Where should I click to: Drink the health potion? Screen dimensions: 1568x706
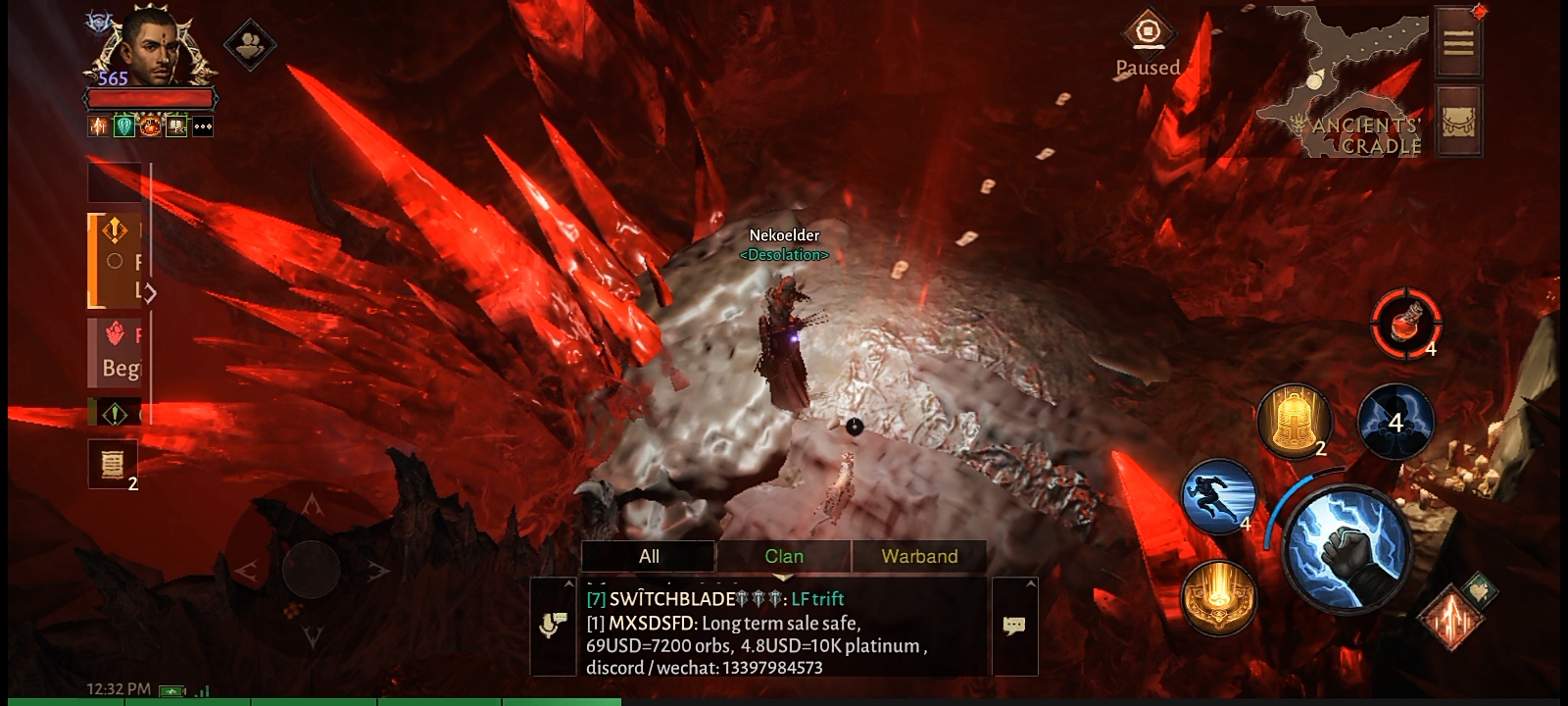pyautogui.click(x=1405, y=324)
